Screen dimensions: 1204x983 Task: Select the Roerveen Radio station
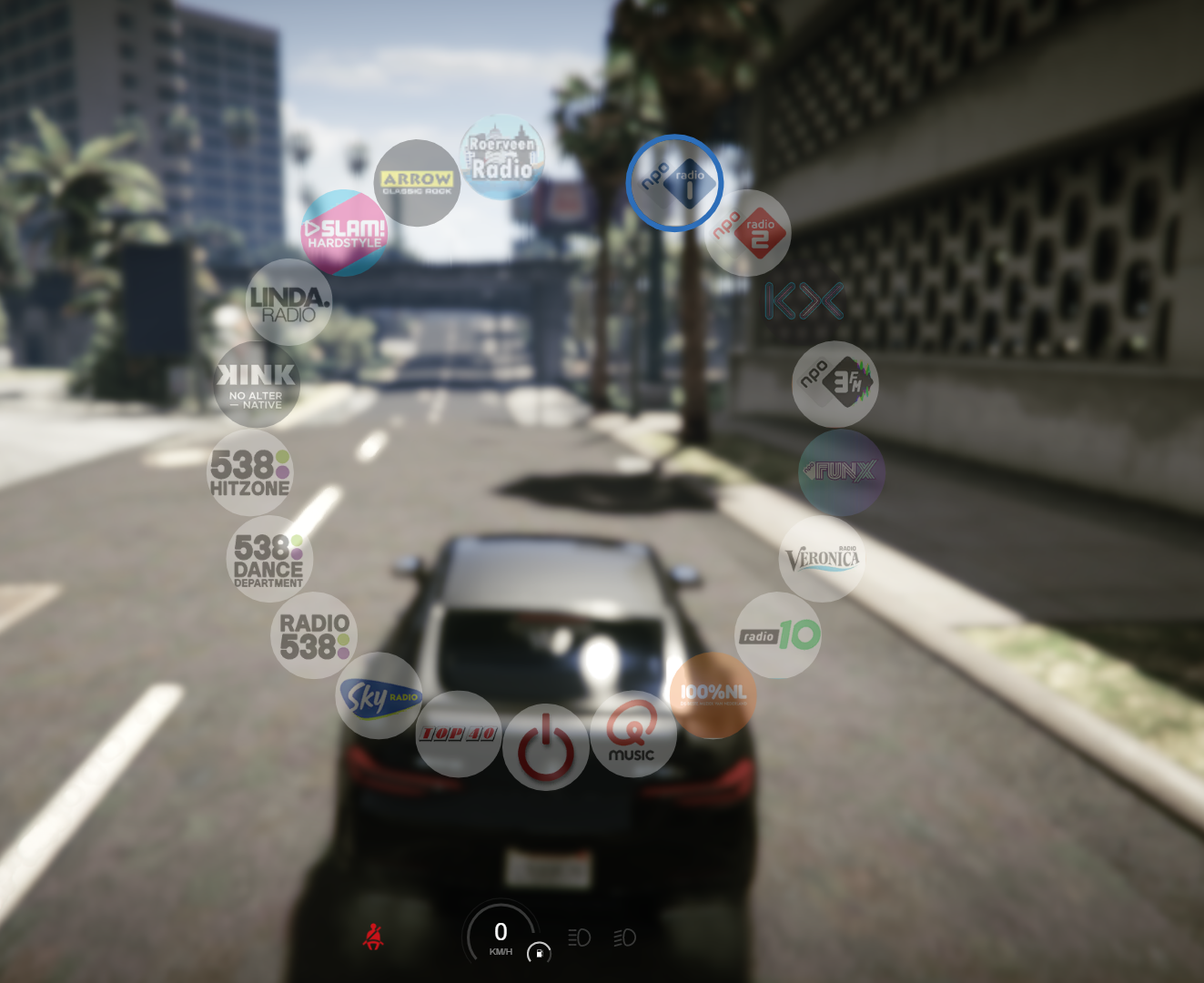coord(501,157)
